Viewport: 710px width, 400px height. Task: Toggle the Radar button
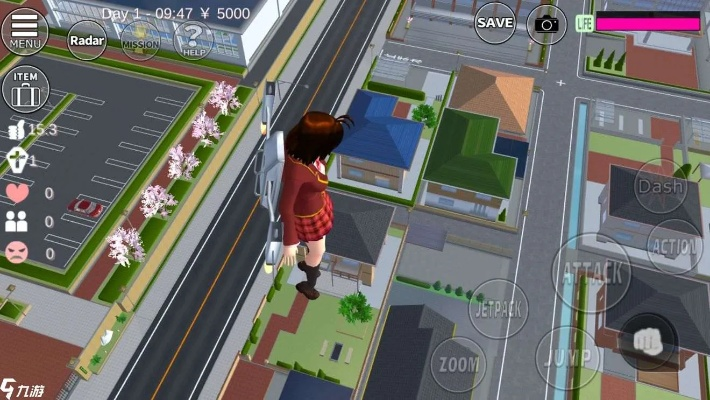86,40
